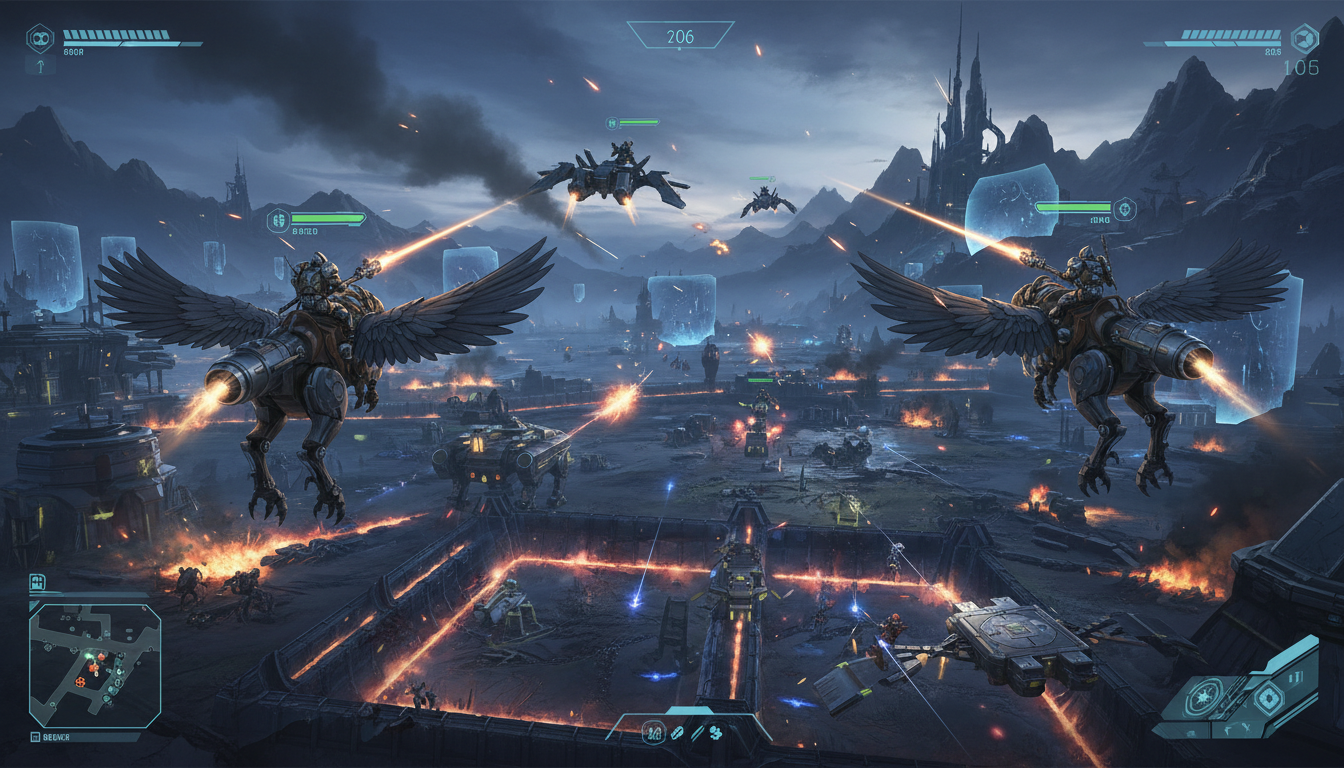This screenshot has height=768, width=1344.
Task: Select the melee slash icon in bottom tray
Action: click(698, 733)
